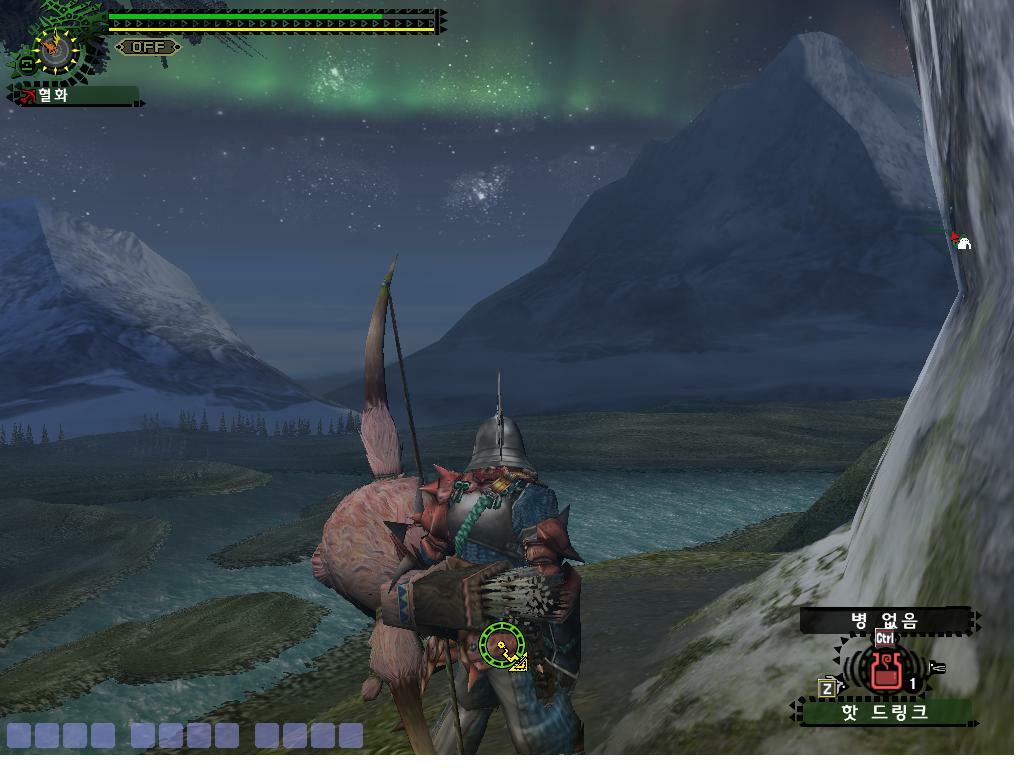This screenshot has height=768, width=1024.
Task: Click the quest timer clock dial
Action: coord(54,48)
